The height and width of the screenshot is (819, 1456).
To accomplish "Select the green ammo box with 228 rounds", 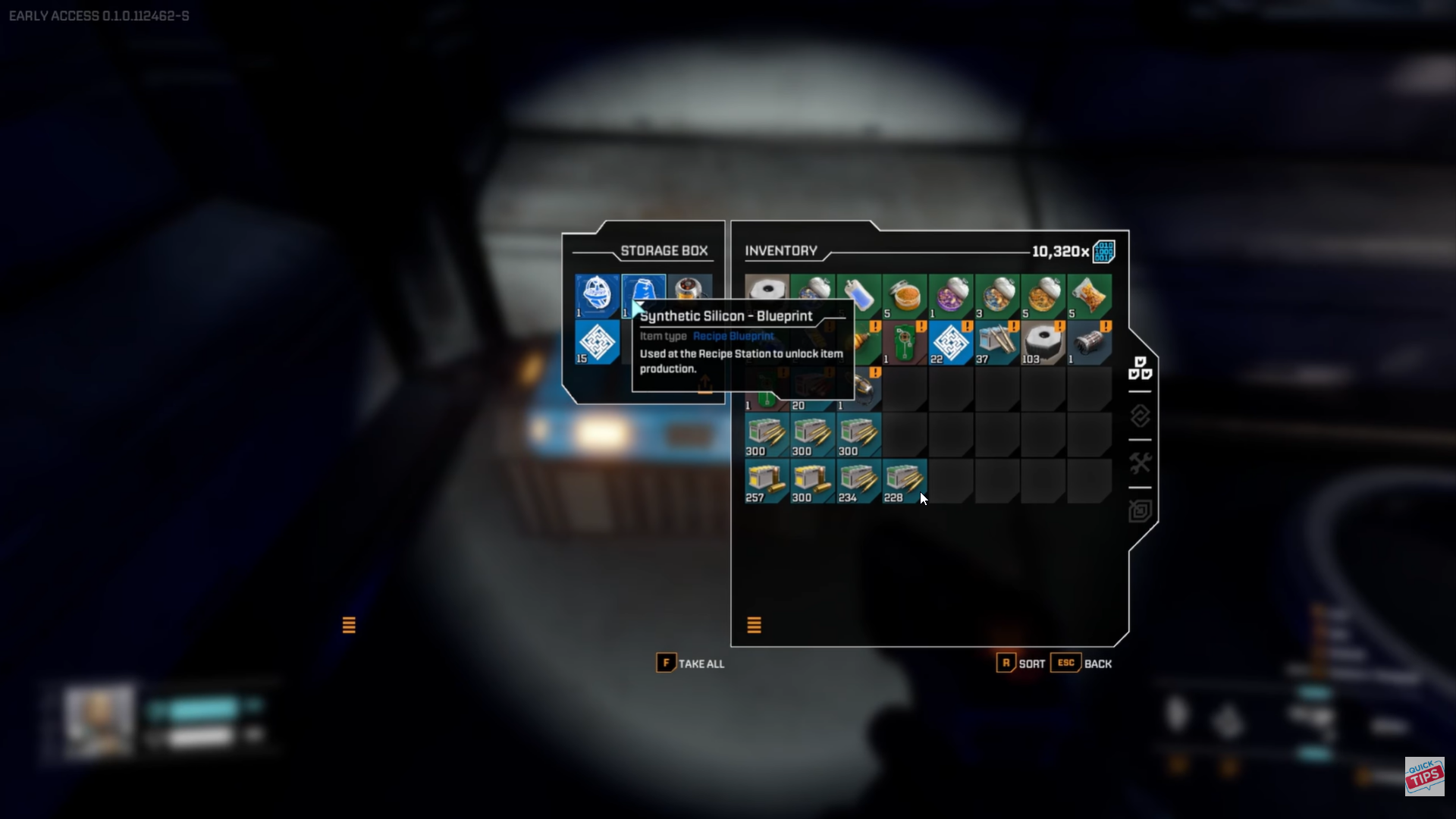I will point(905,482).
